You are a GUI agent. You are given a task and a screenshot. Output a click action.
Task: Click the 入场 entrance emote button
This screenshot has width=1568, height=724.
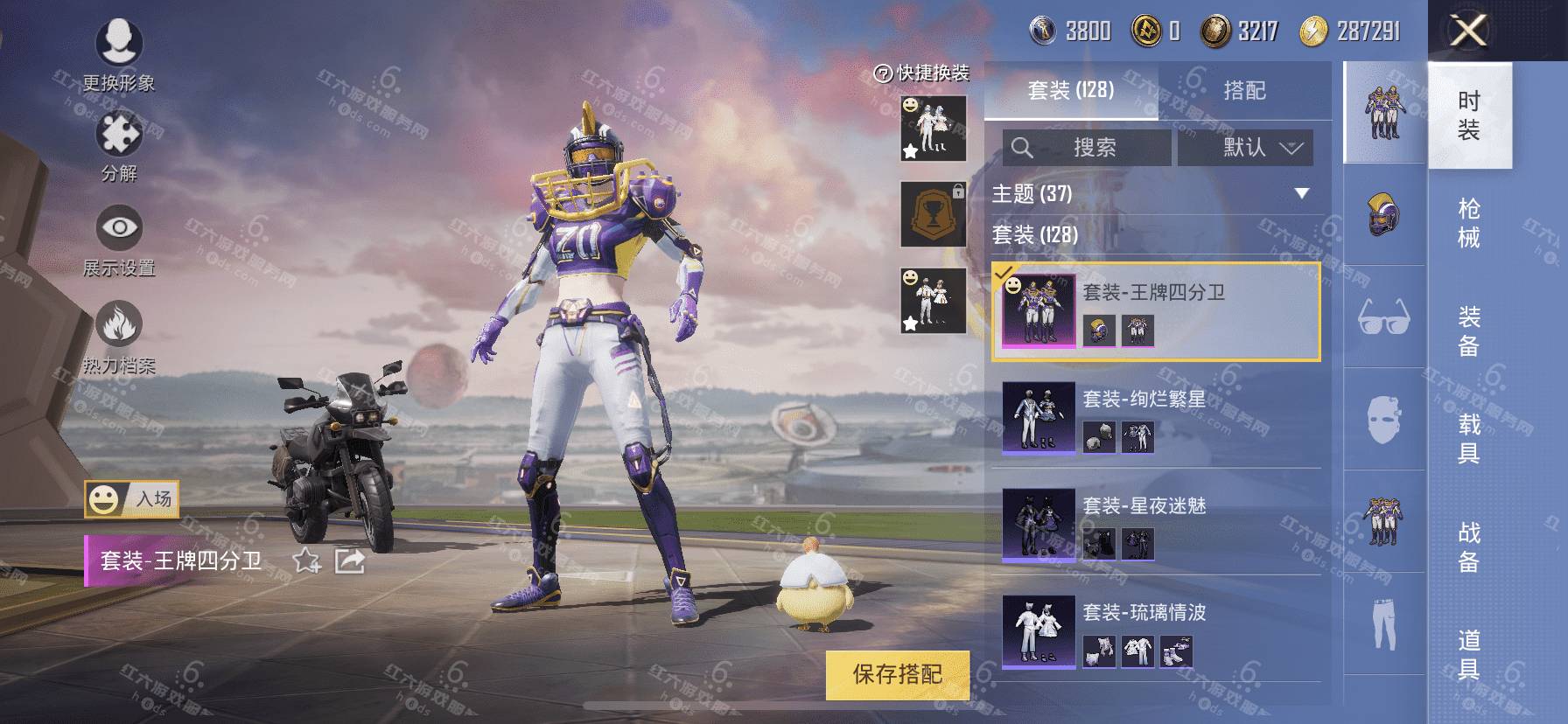click(132, 499)
